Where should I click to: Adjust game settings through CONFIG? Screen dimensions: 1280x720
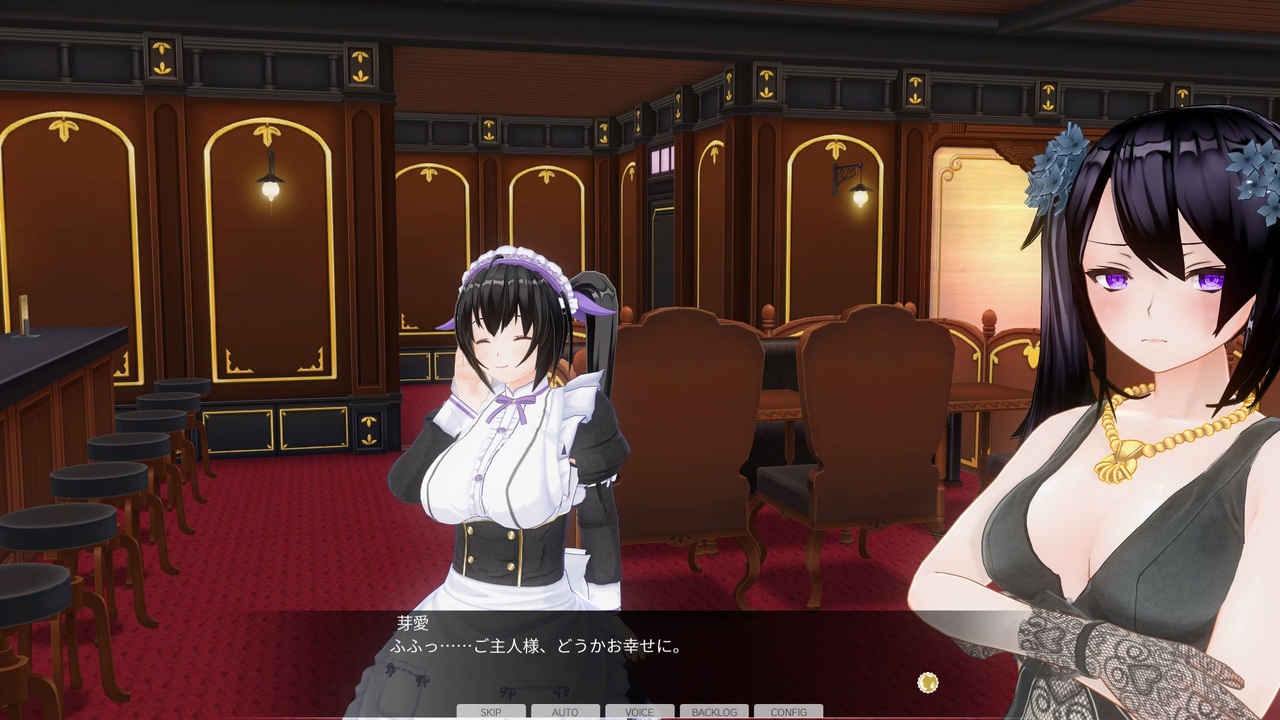click(788, 711)
